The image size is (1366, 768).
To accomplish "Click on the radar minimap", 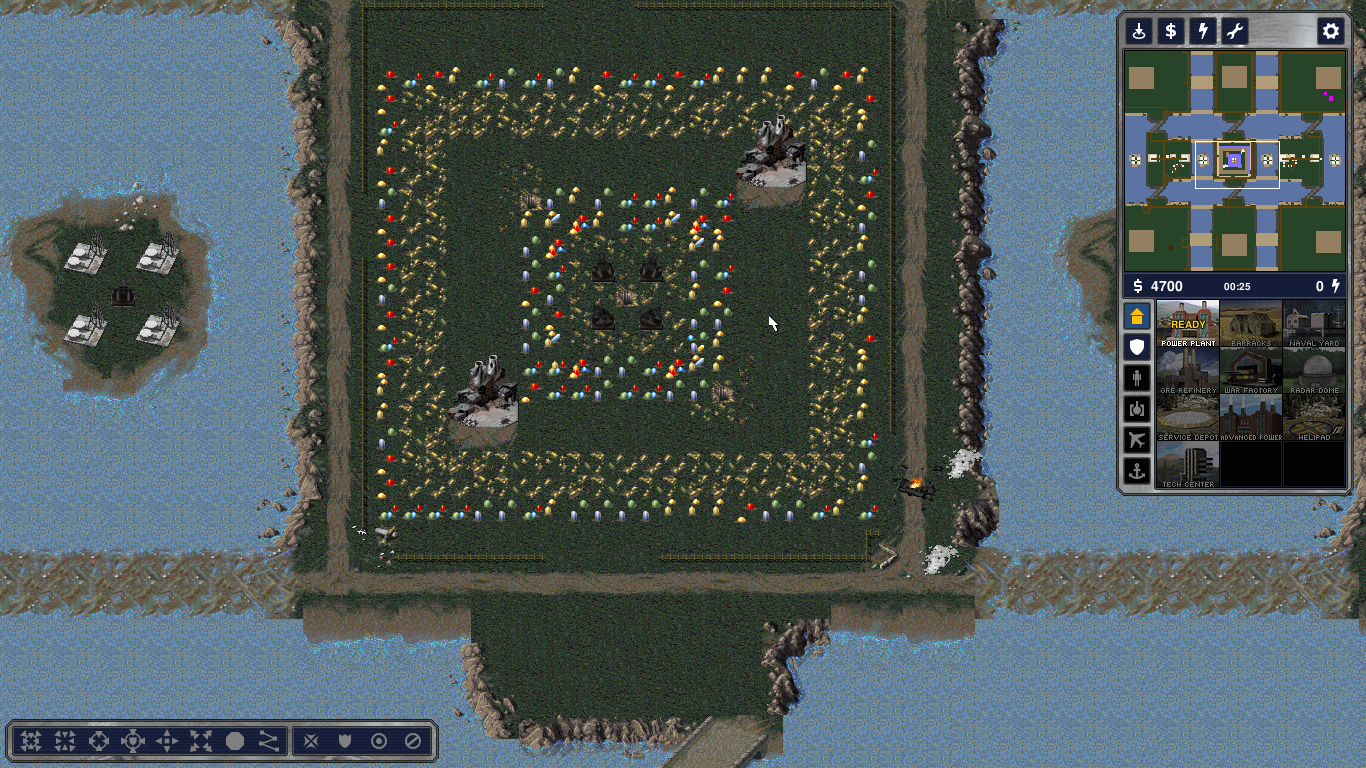I will pos(1235,161).
